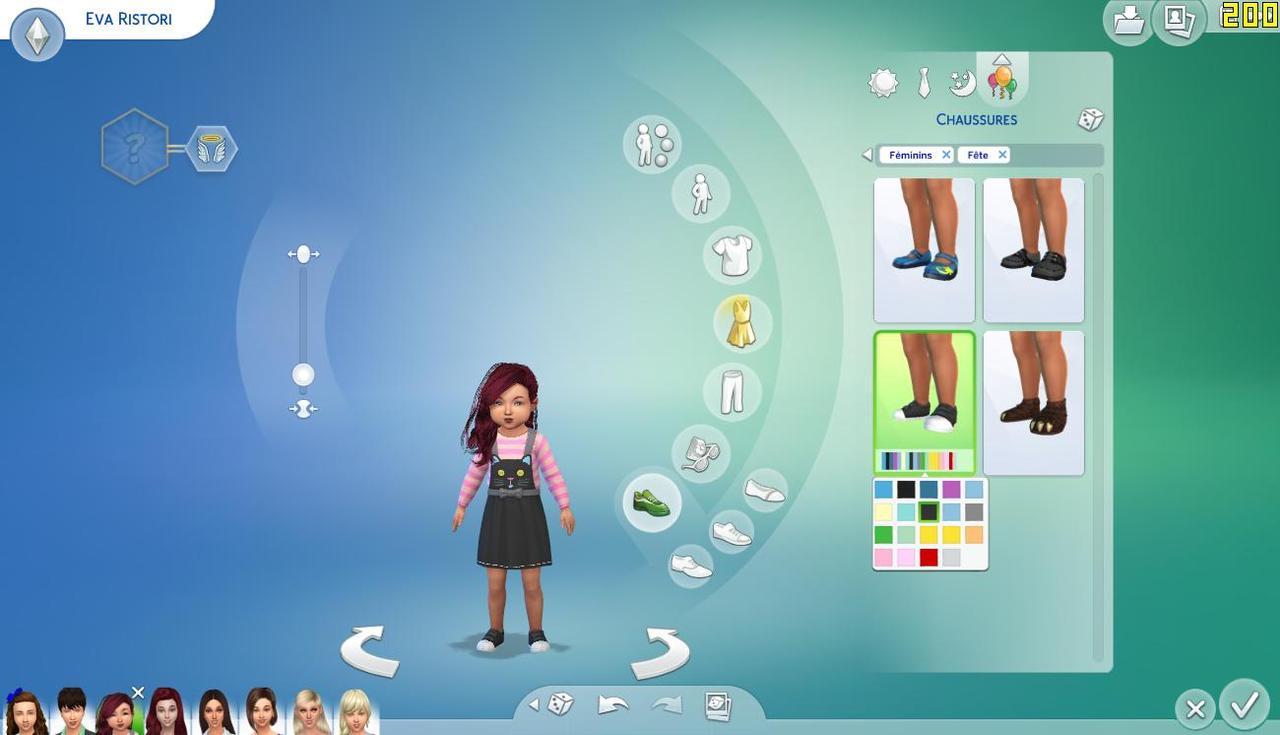Click the undo arrow button
The height and width of the screenshot is (735, 1280).
click(612, 705)
